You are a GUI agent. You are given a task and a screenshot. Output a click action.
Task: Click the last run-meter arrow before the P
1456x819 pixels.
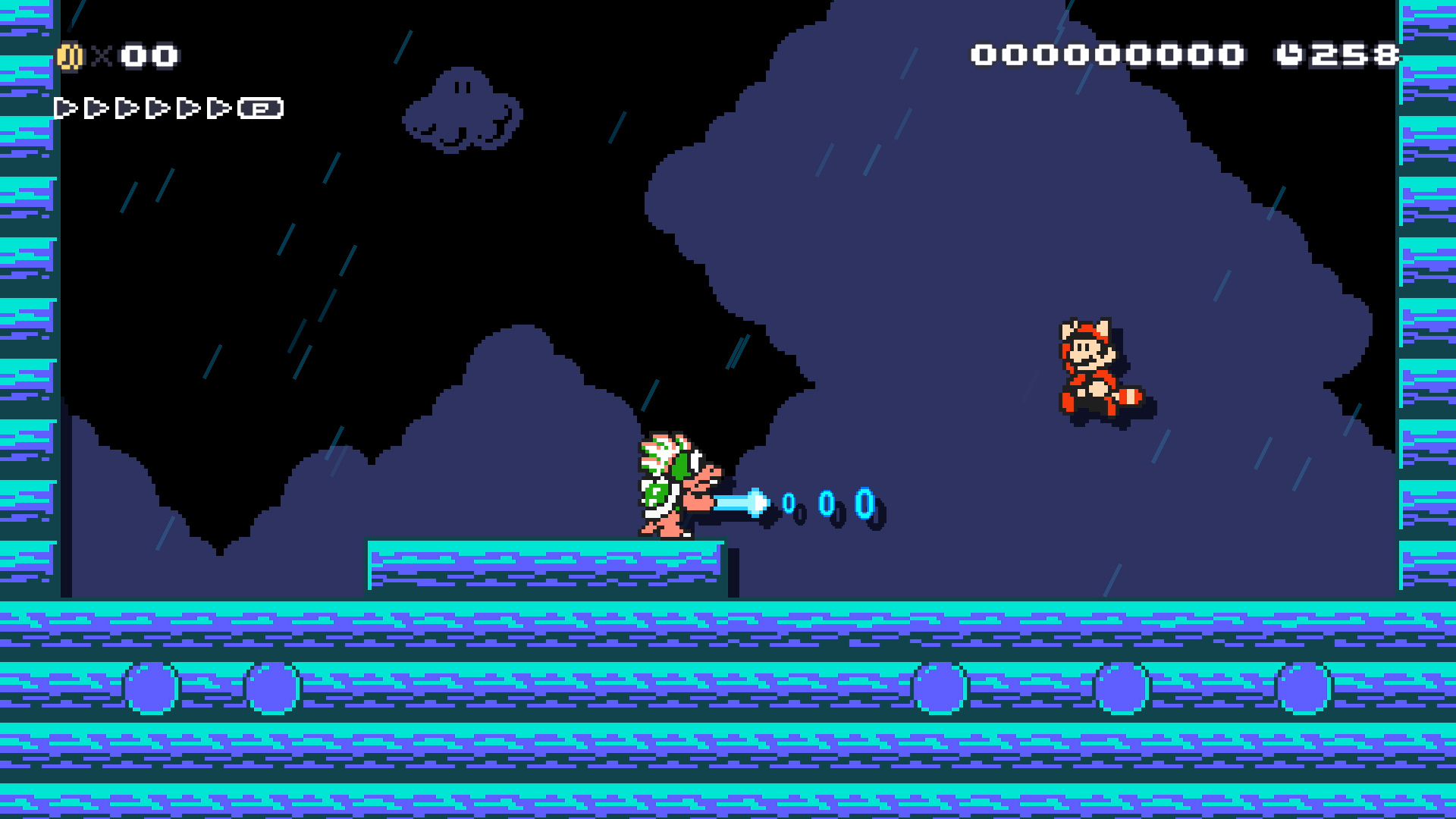[220, 108]
